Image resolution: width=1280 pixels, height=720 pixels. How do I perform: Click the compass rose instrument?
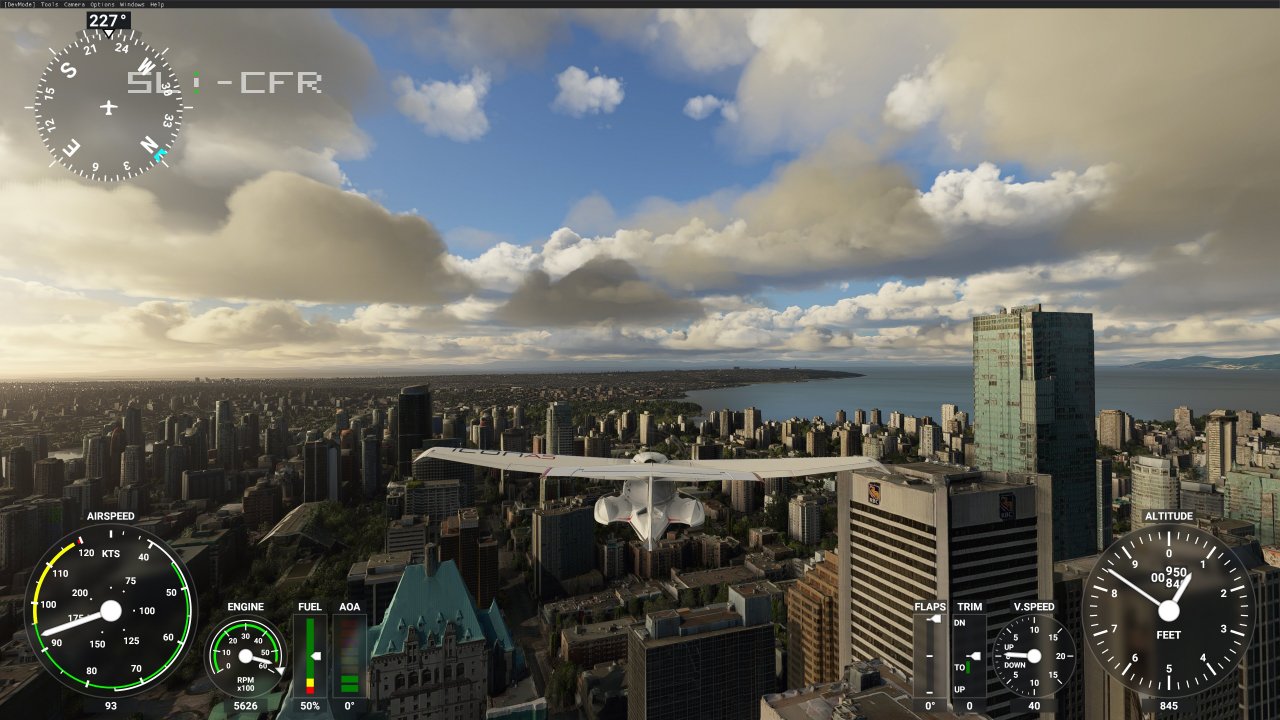point(105,108)
